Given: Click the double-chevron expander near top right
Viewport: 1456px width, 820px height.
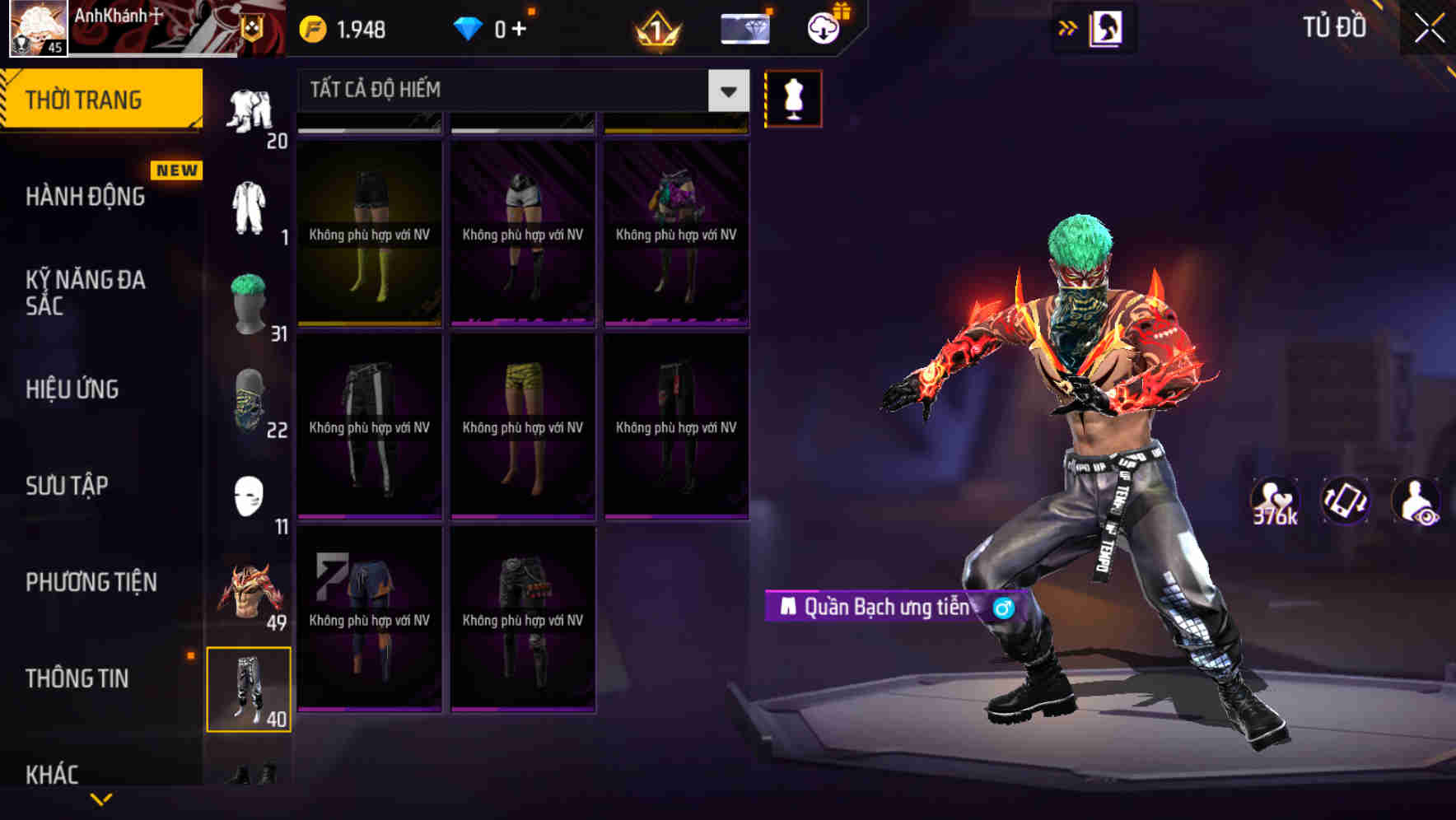Looking at the screenshot, I should (x=1068, y=27).
